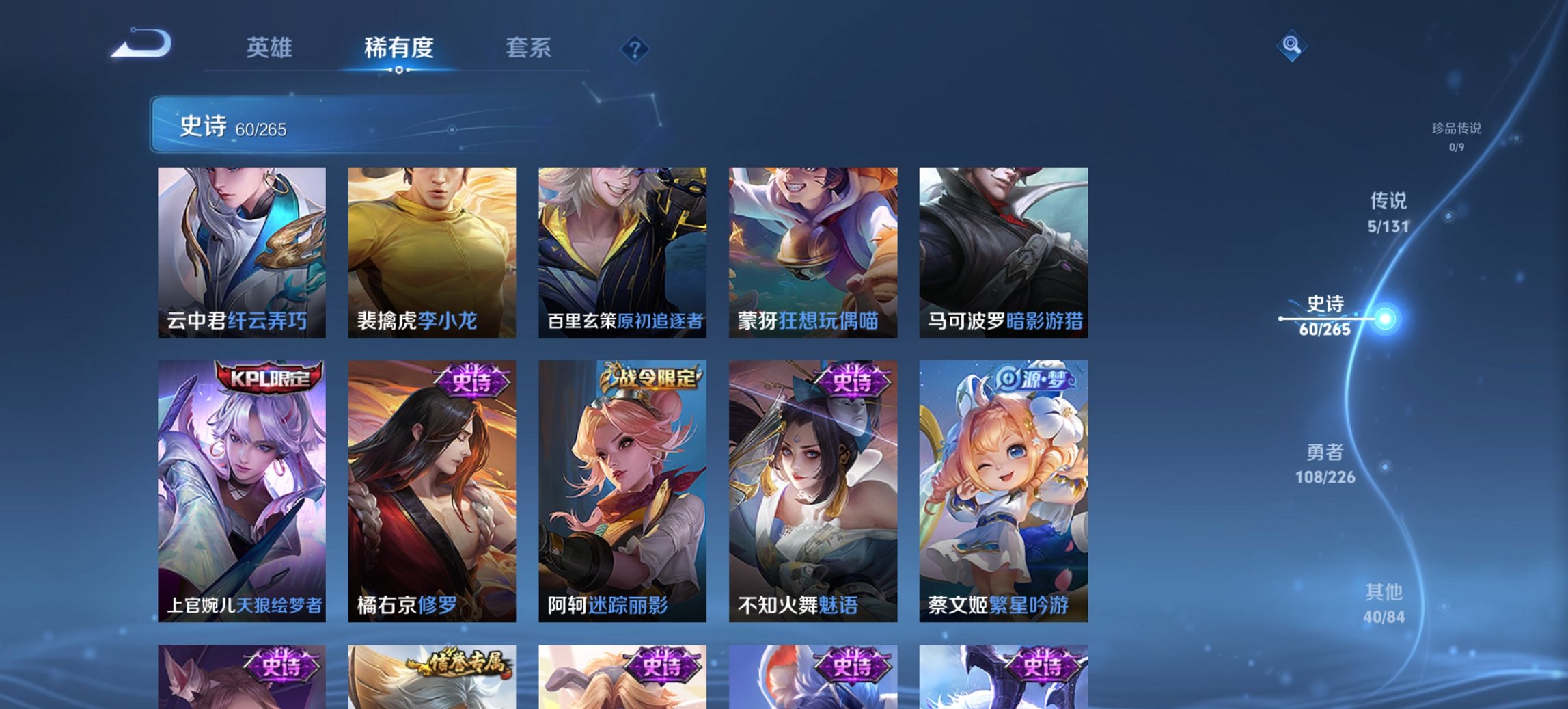Switch to the 套系 tab
The image size is (1568, 709).
(528, 48)
